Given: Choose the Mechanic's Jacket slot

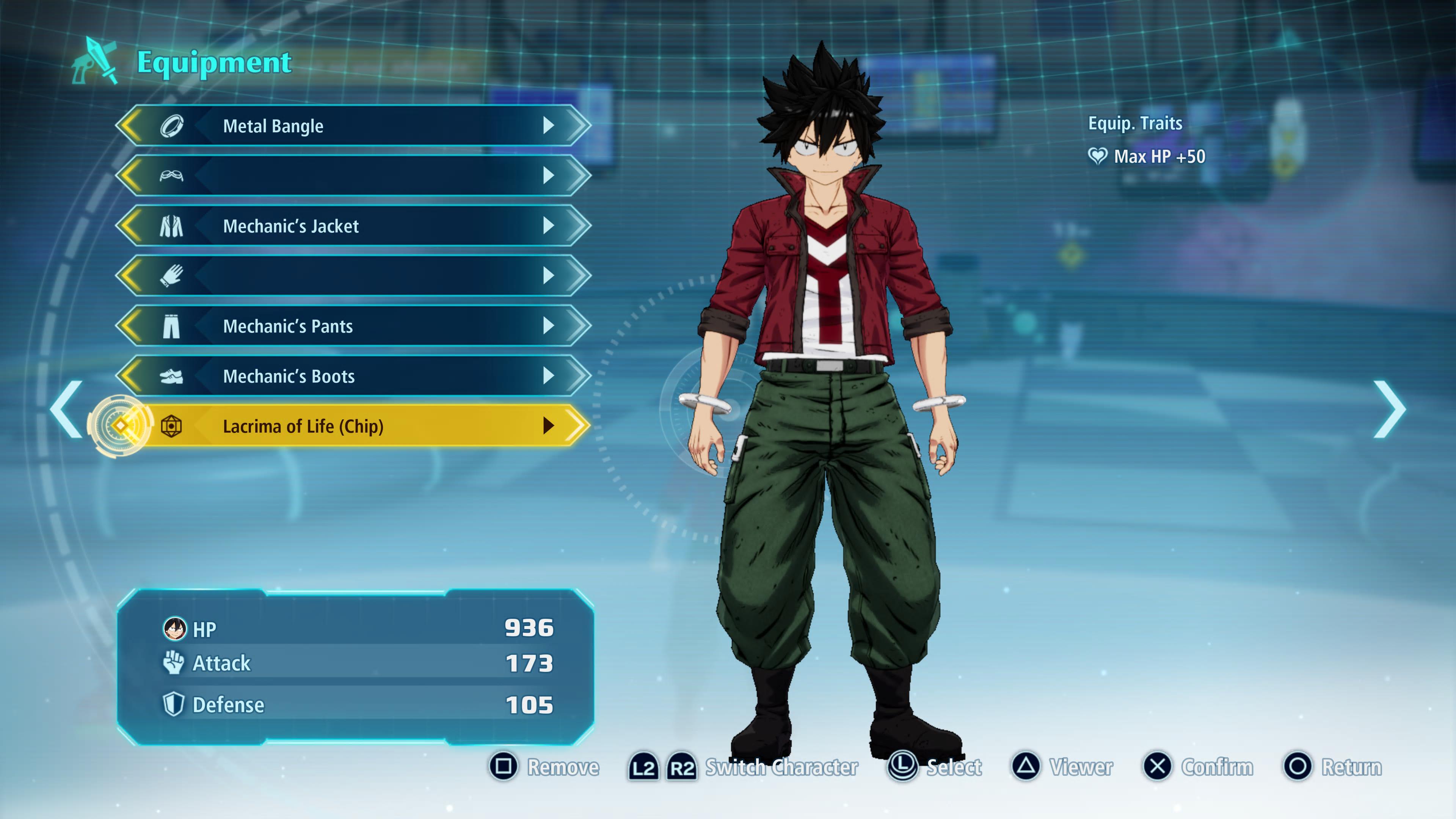Looking at the screenshot, I should 353,226.
